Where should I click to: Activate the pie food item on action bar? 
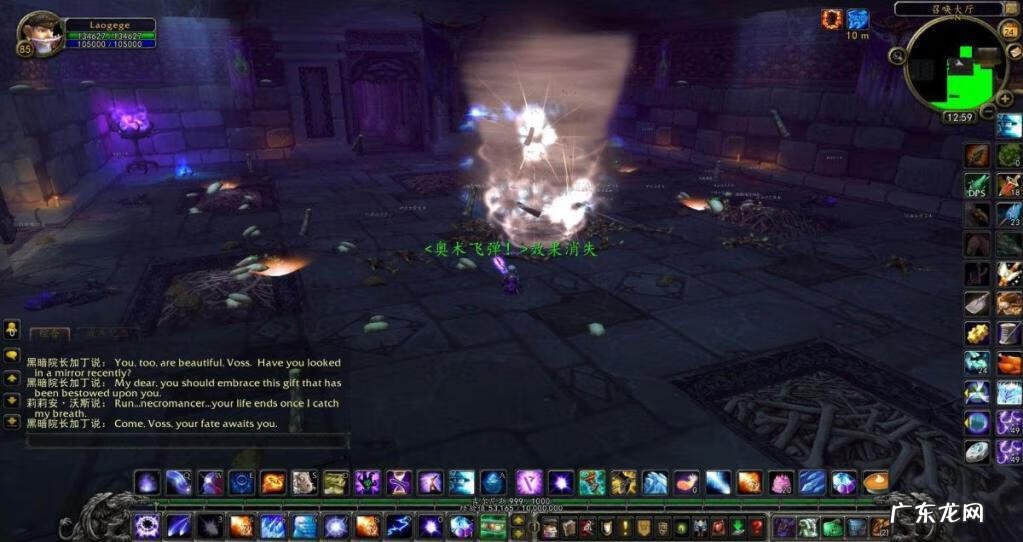[x=875, y=482]
